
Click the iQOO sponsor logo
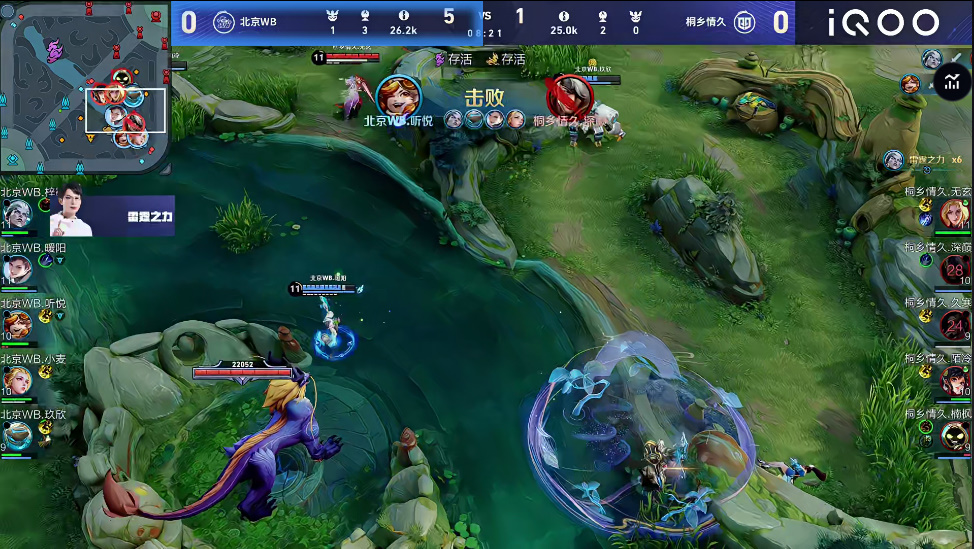[x=884, y=23]
